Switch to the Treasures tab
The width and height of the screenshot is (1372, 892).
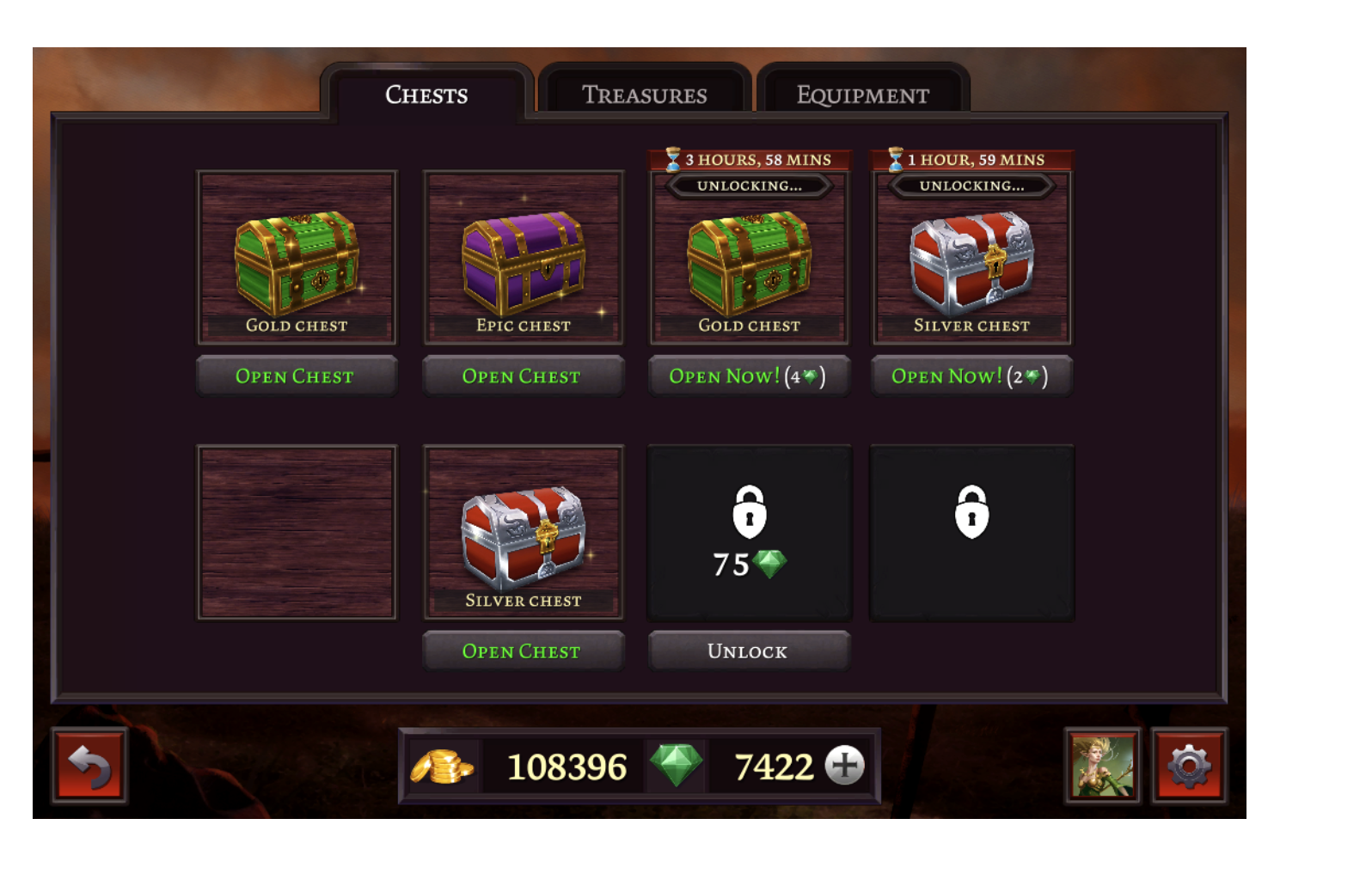click(x=646, y=95)
